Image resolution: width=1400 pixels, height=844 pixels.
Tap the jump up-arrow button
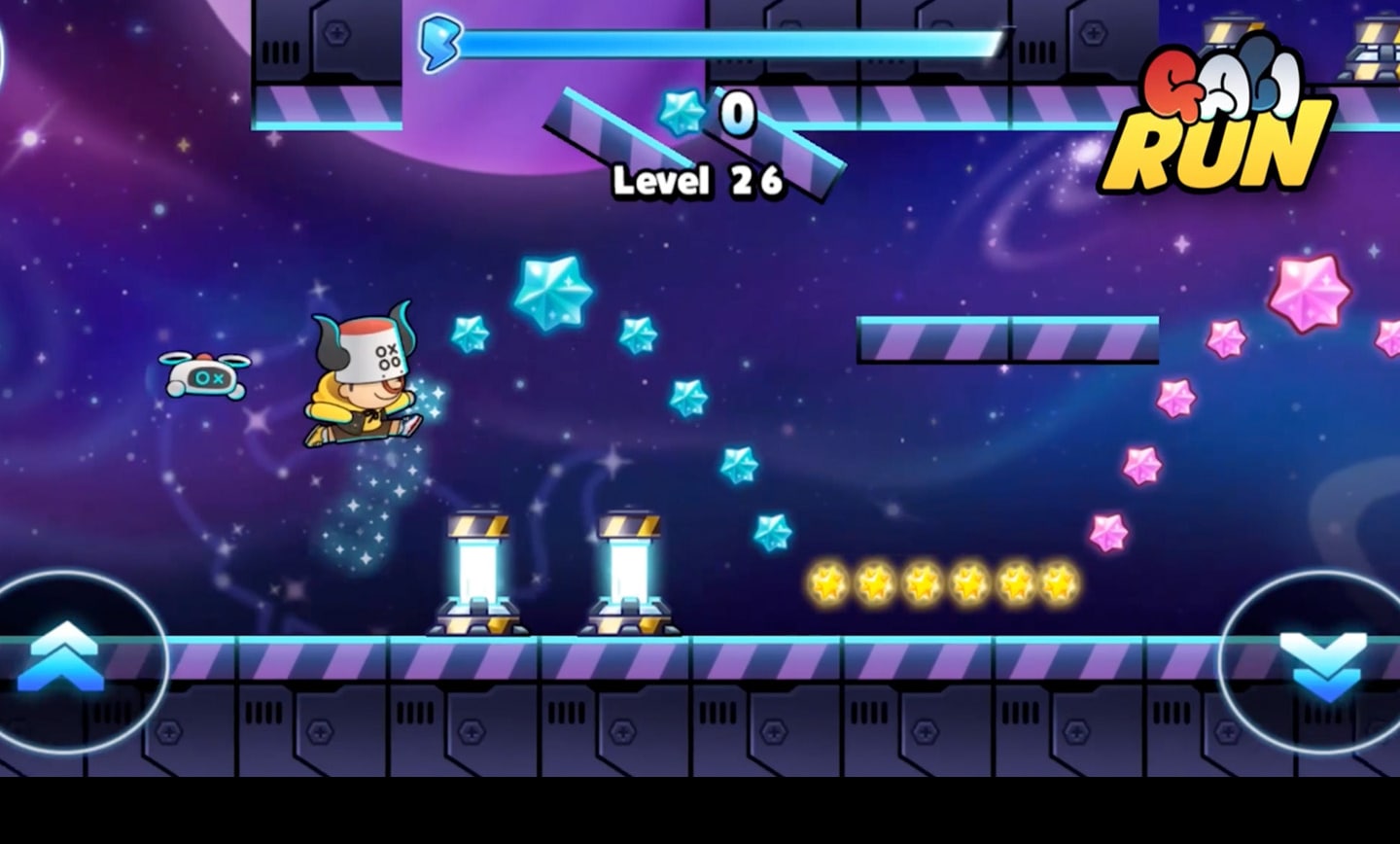pos(66,659)
